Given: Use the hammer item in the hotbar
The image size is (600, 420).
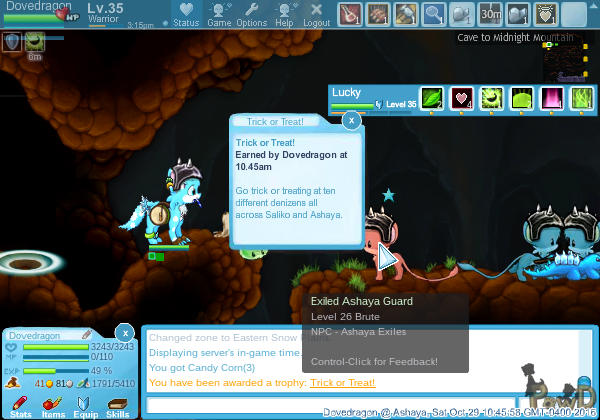Looking at the screenshot, I should tap(405, 14).
